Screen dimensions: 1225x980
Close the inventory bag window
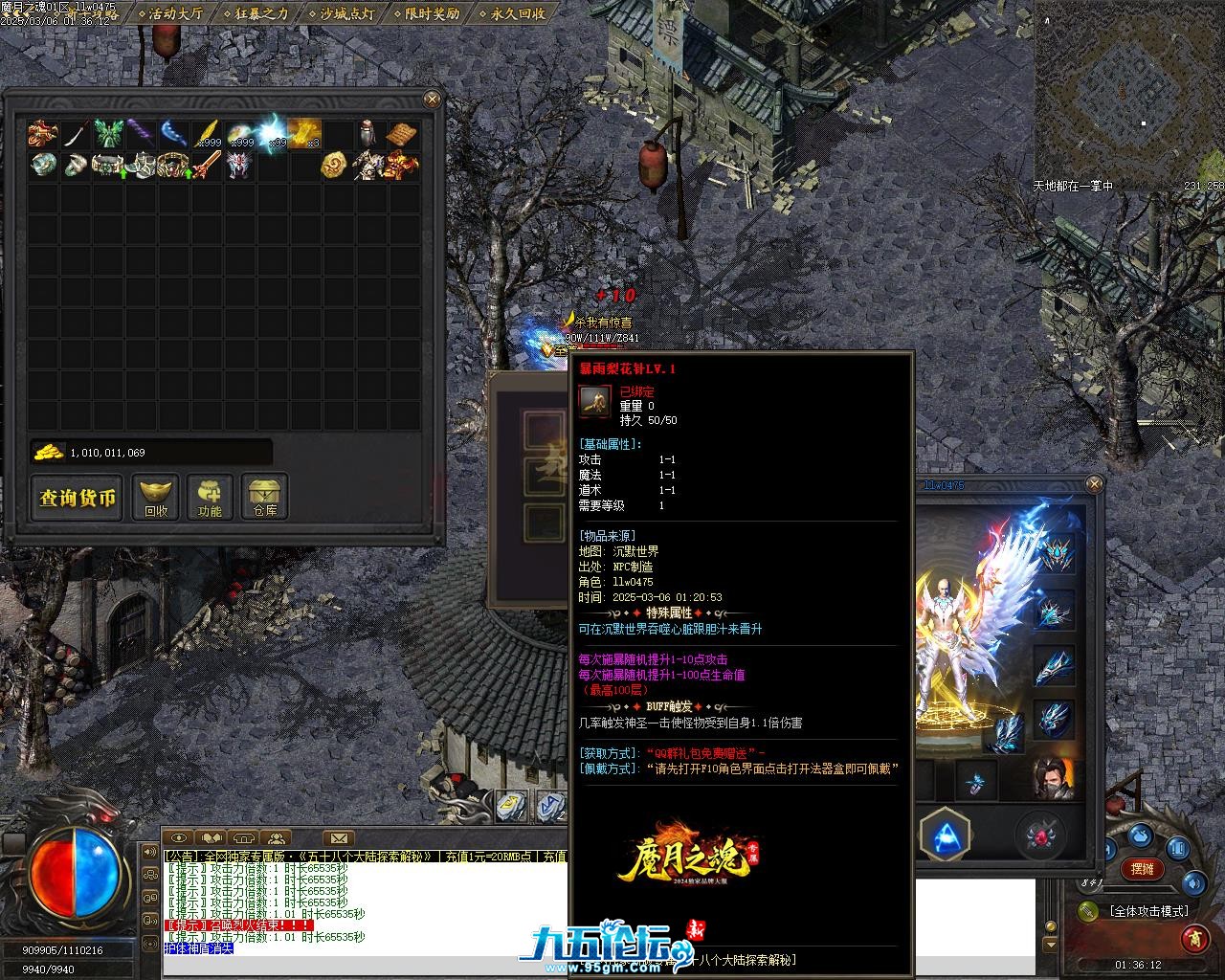point(433,99)
